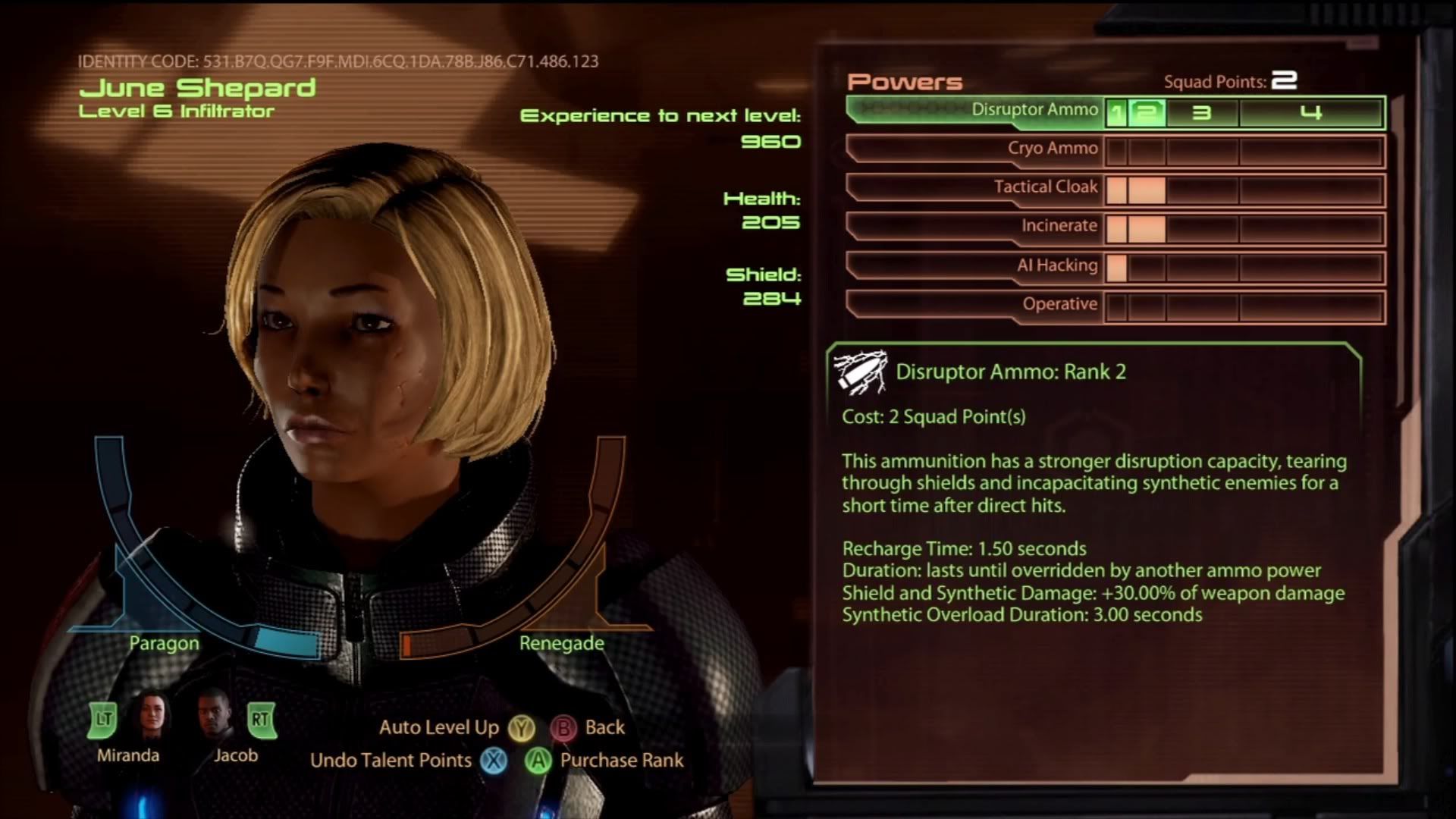
Task: Highlight the Incinerate power row
Action: (x=1059, y=227)
